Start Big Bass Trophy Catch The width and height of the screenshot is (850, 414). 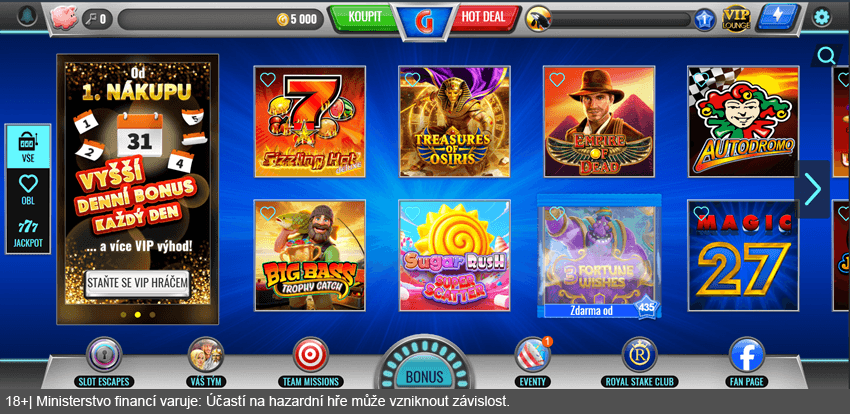[310, 255]
